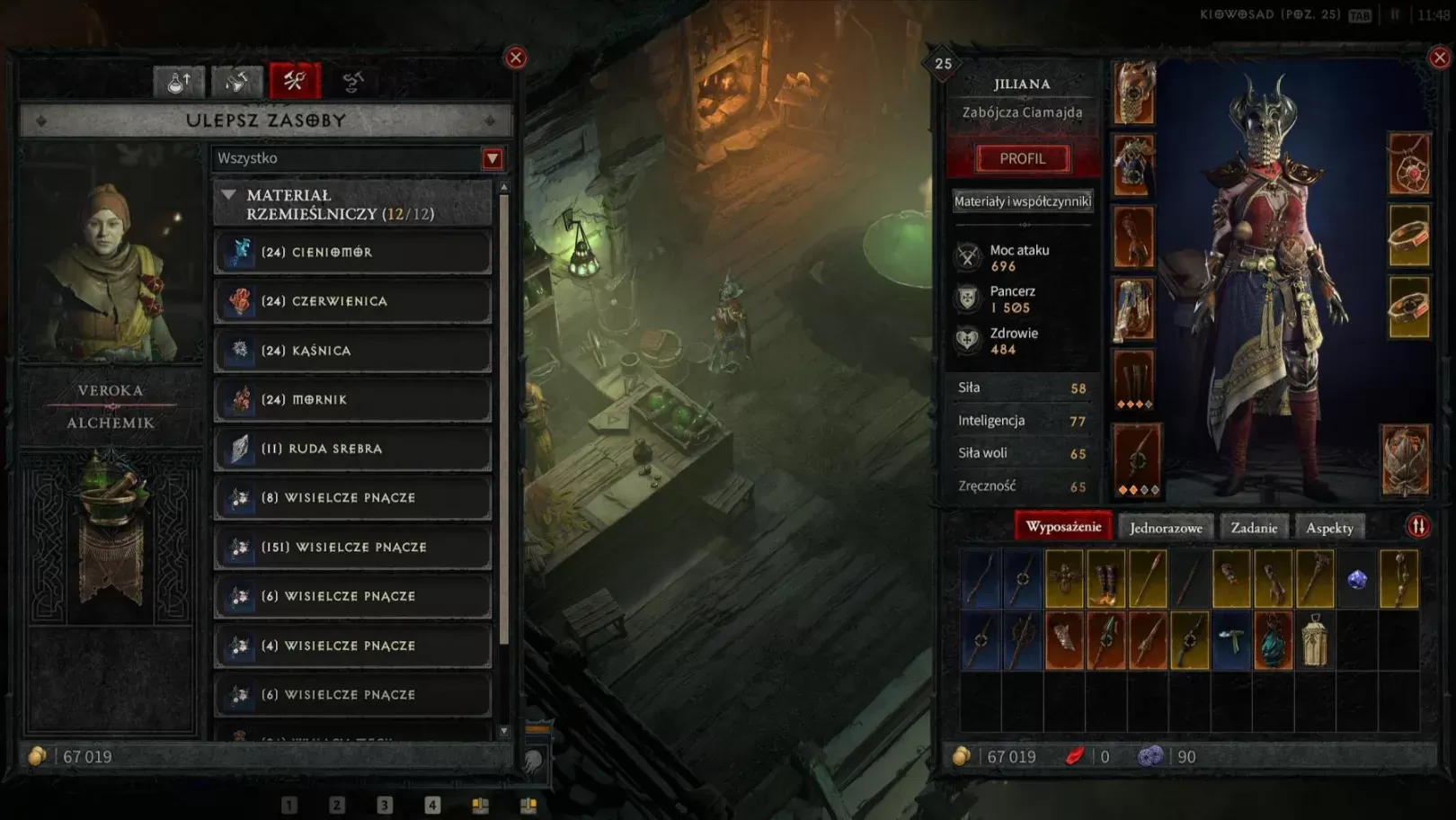Image resolution: width=1456 pixels, height=820 pixels.
Task: Choose the Czerwienica material row
Action: (x=352, y=301)
